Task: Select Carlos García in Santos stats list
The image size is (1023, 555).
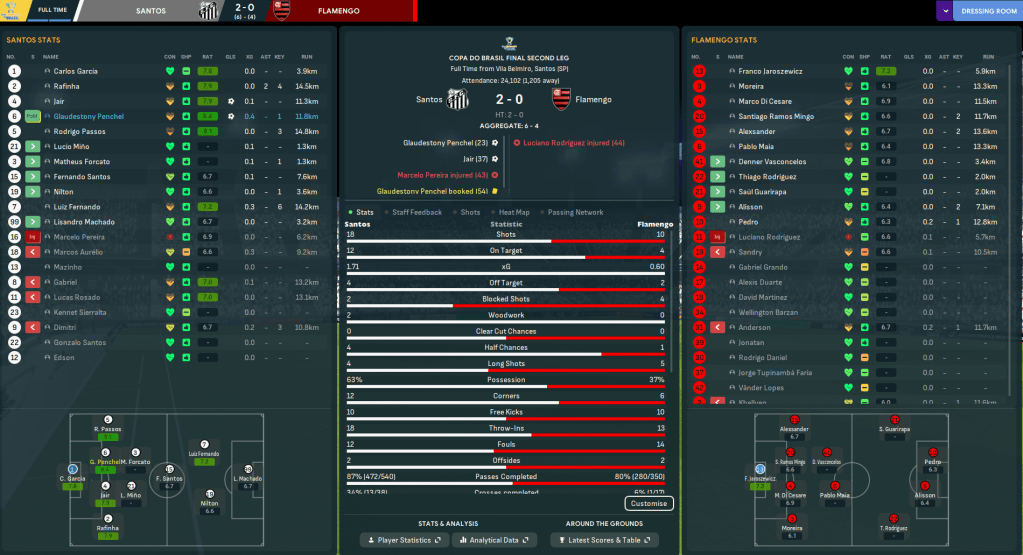Action: click(x=76, y=72)
